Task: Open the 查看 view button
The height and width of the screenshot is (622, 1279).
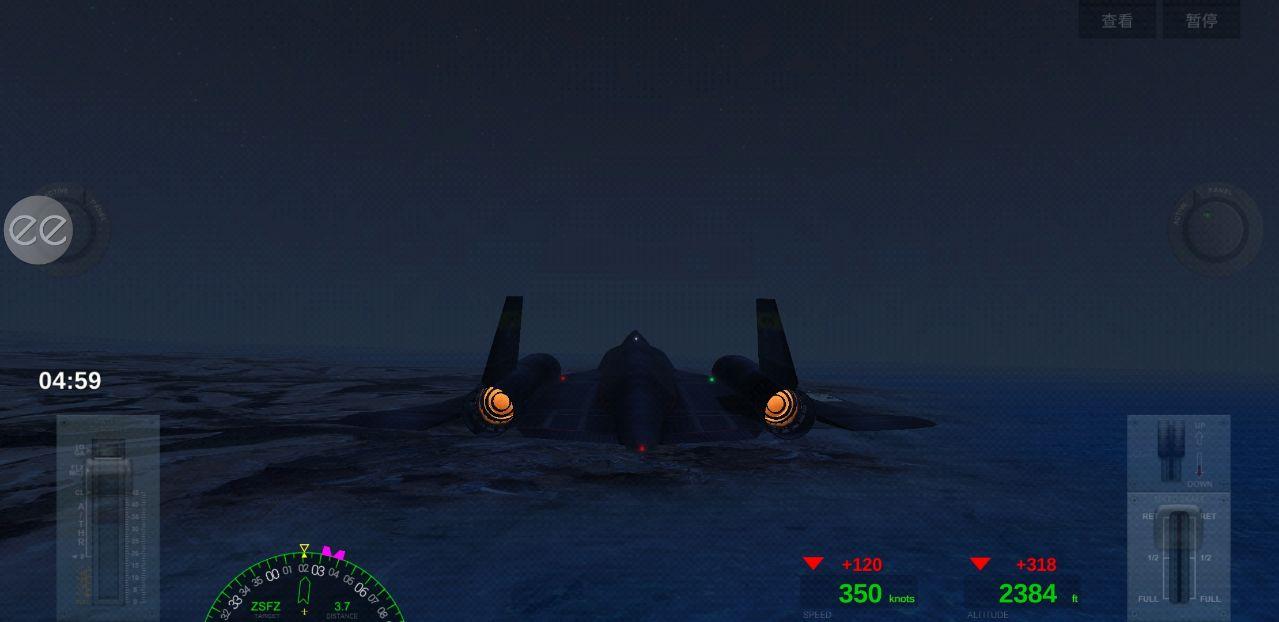Action: click(x=1117, y=21)
